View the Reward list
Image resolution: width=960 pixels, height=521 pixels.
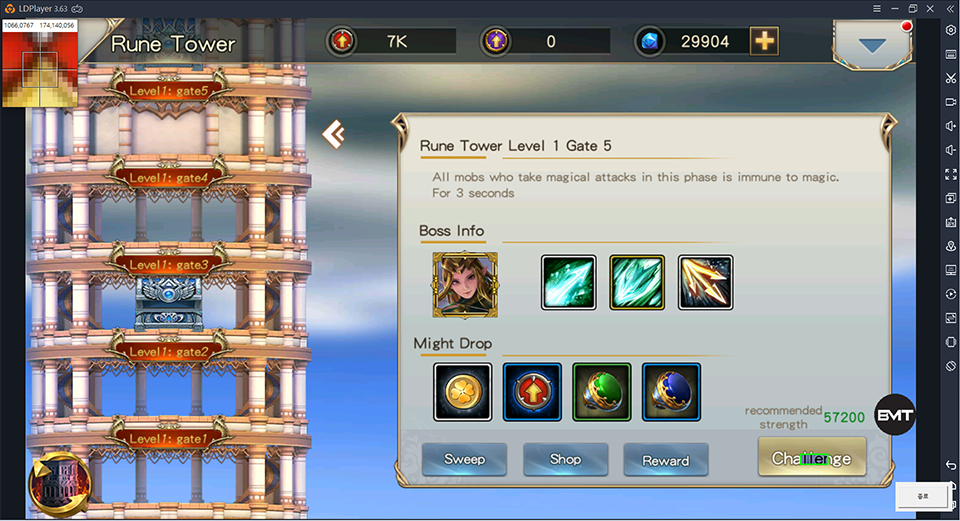click(666, 460)
